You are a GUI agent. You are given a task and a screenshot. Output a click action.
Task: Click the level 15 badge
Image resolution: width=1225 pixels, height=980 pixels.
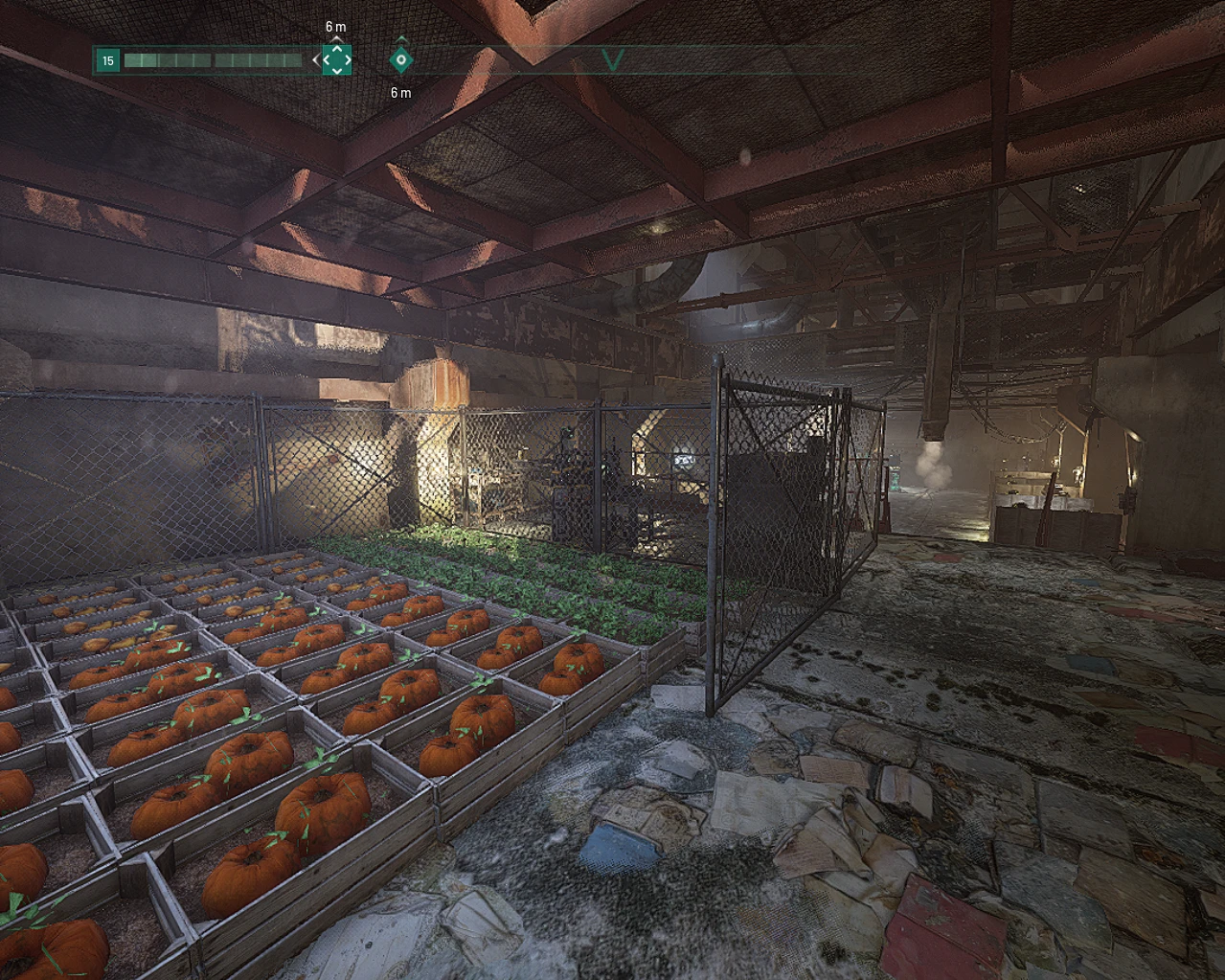click(108, 60)
